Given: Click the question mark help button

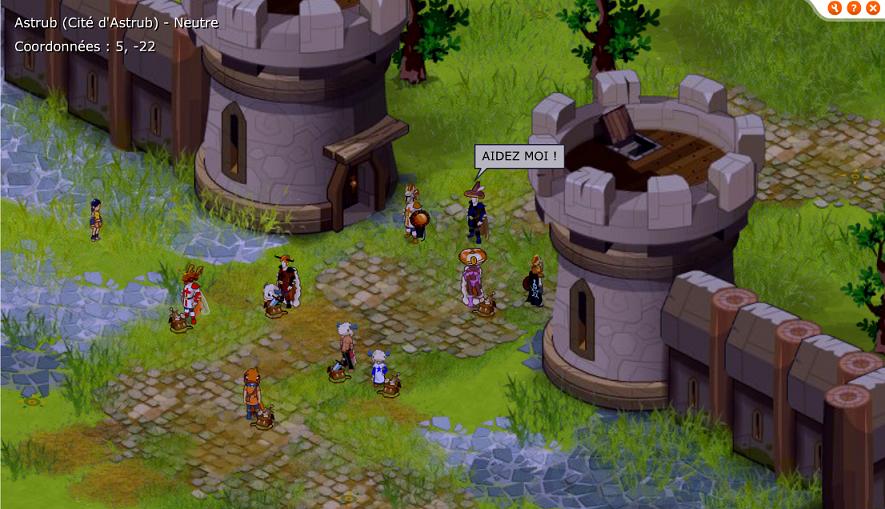Looking at the screenshot, I should coord(854,8).
